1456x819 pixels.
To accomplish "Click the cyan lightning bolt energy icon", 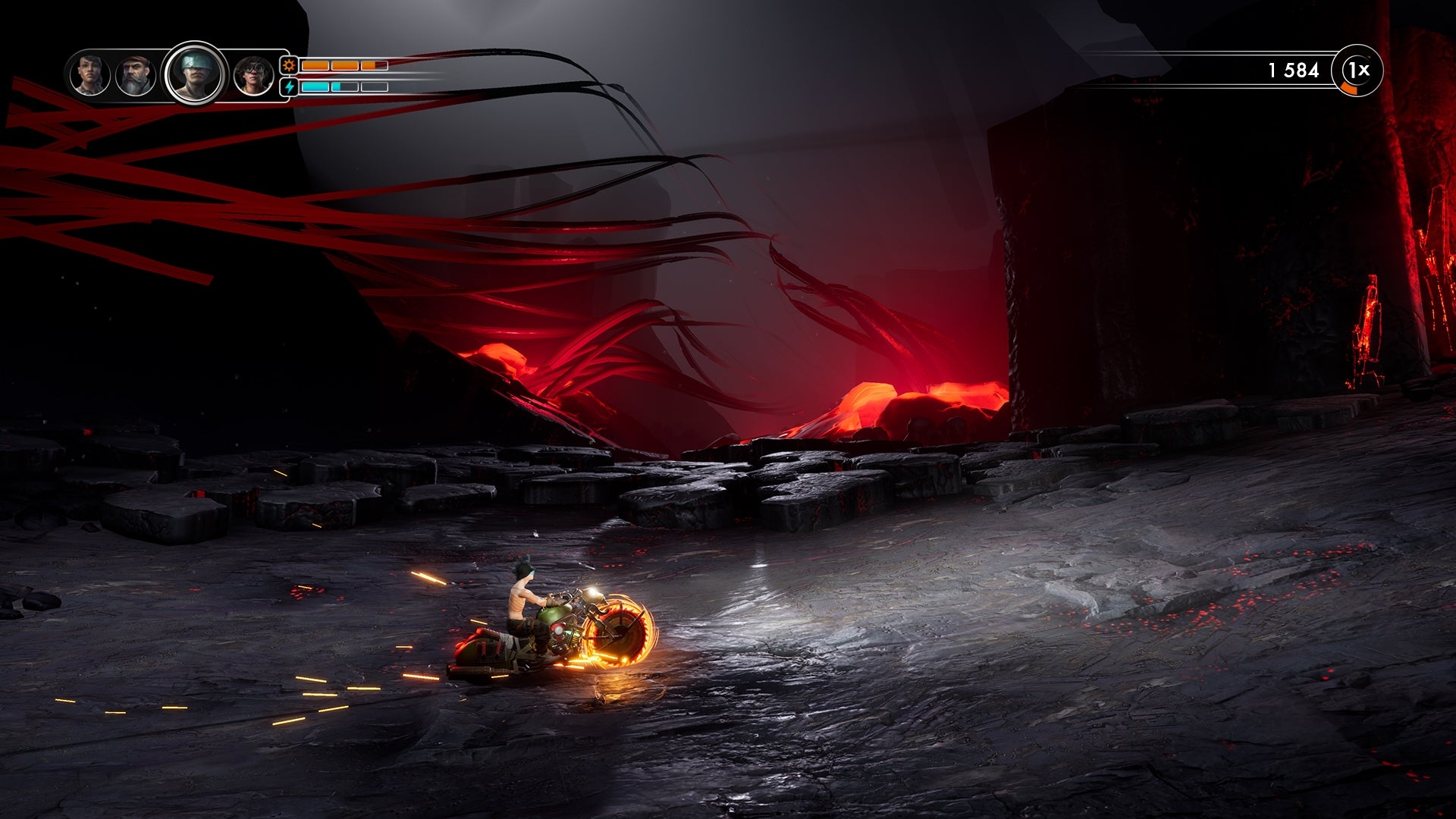I will (289, 87).
